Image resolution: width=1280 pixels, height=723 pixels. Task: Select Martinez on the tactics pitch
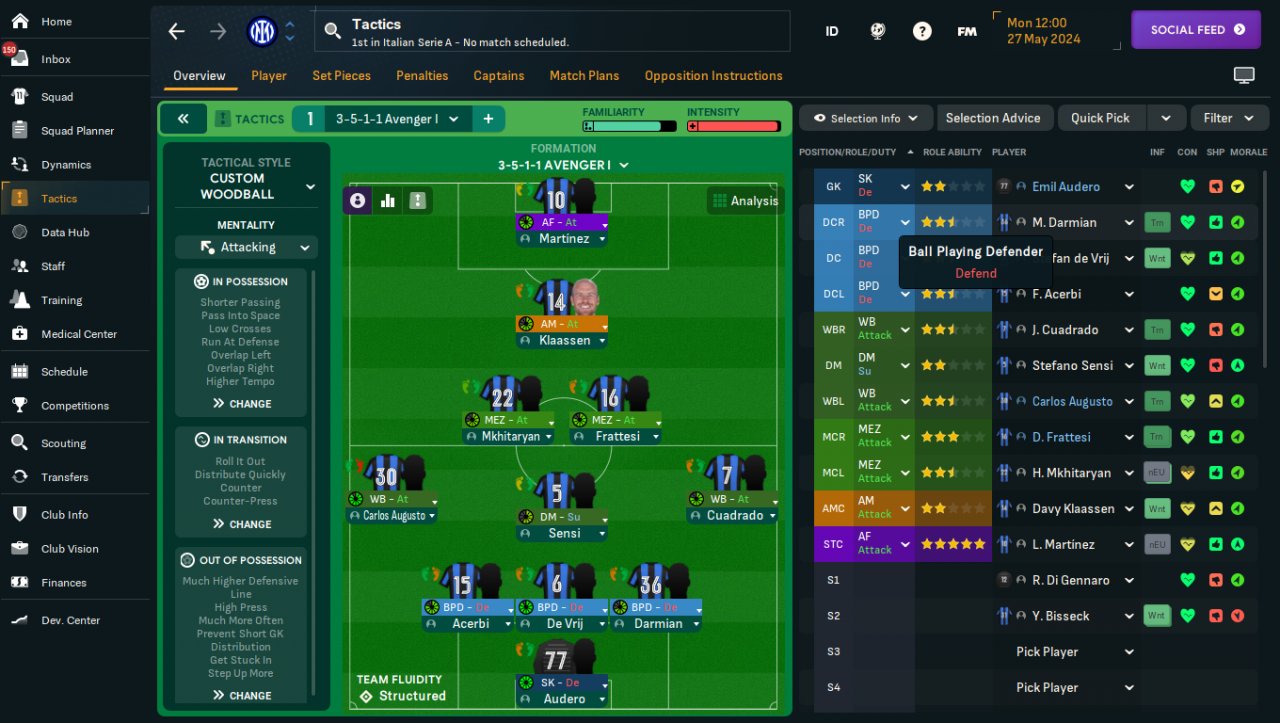point(562,239)
